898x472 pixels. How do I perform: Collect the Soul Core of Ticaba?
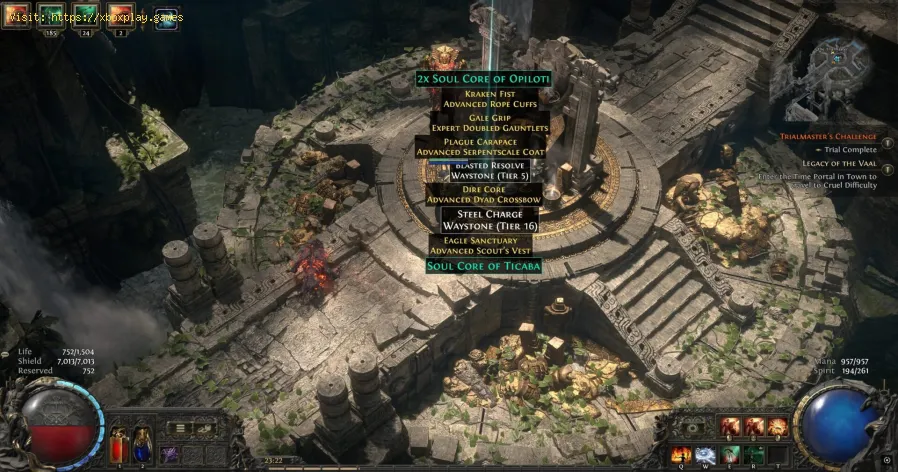coord(484,266)
